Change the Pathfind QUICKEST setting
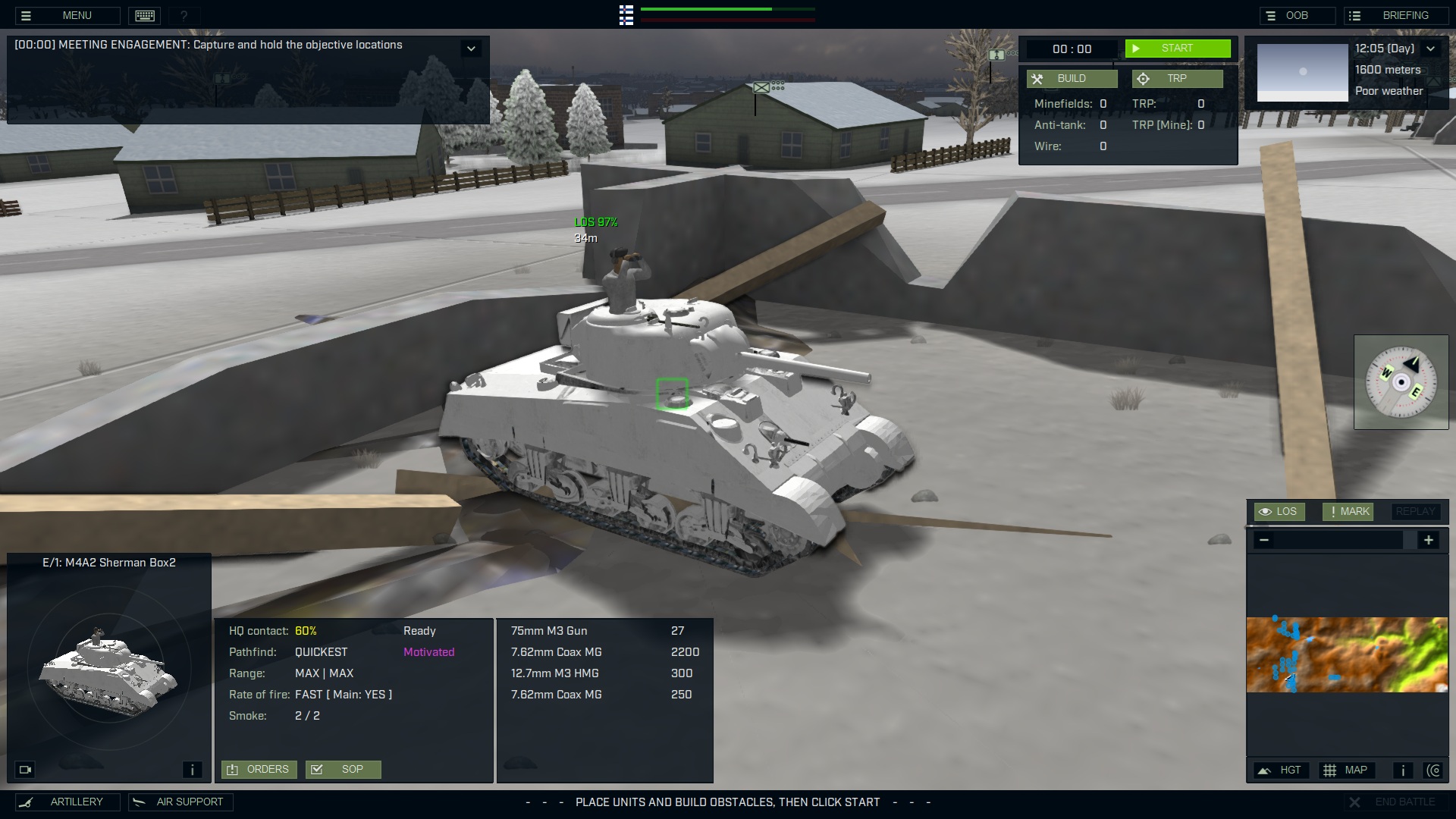 321,651
